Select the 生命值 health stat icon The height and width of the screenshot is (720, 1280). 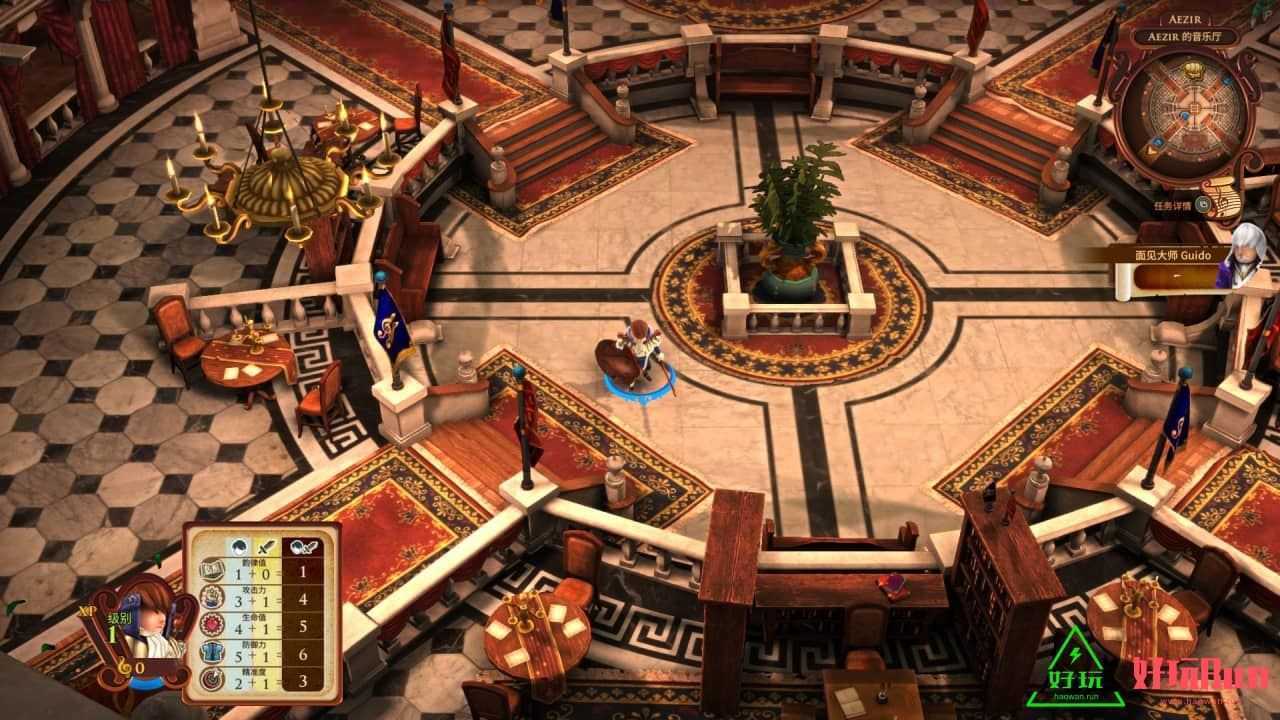pos(212,627)
